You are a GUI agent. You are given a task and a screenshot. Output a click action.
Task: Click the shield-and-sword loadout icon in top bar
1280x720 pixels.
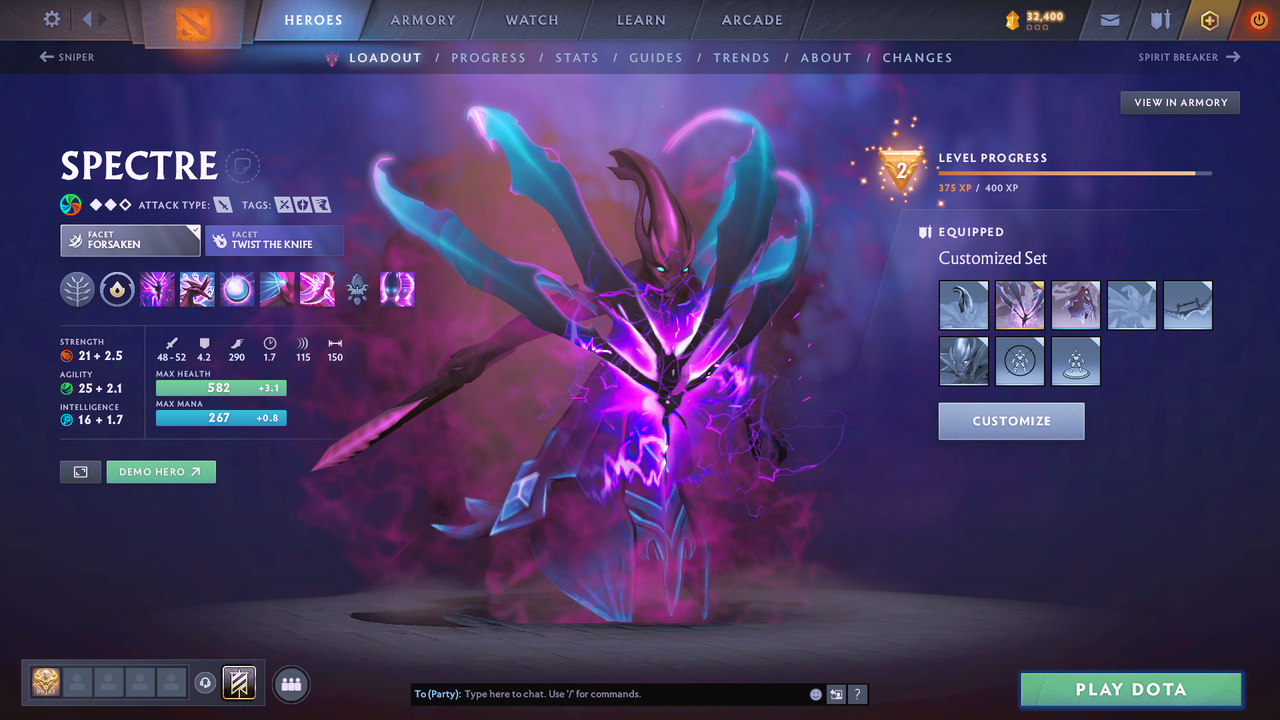tap(1160, 20)
